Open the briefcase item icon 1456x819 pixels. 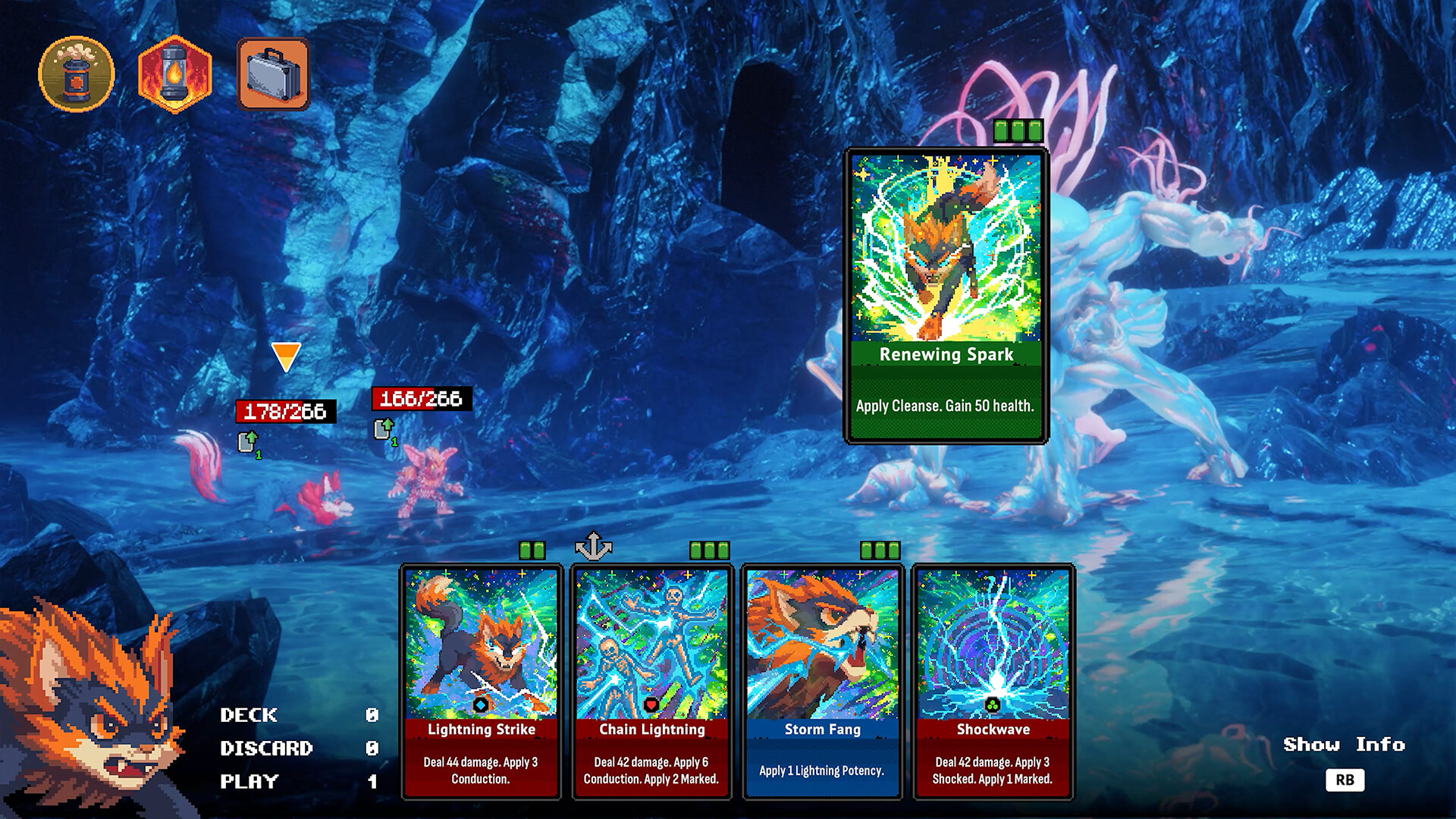pyautogui.click(x=273, y=74)
